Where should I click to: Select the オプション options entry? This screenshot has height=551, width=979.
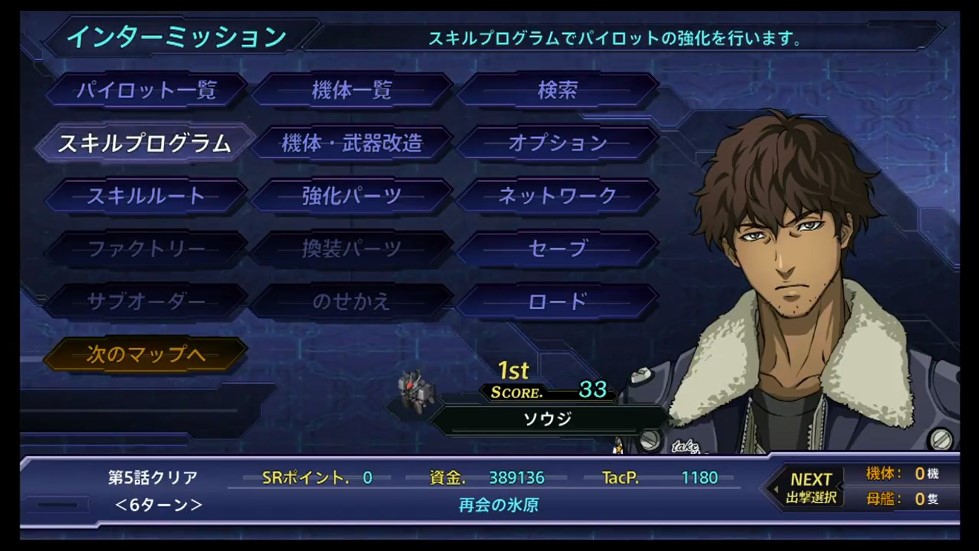557,143
